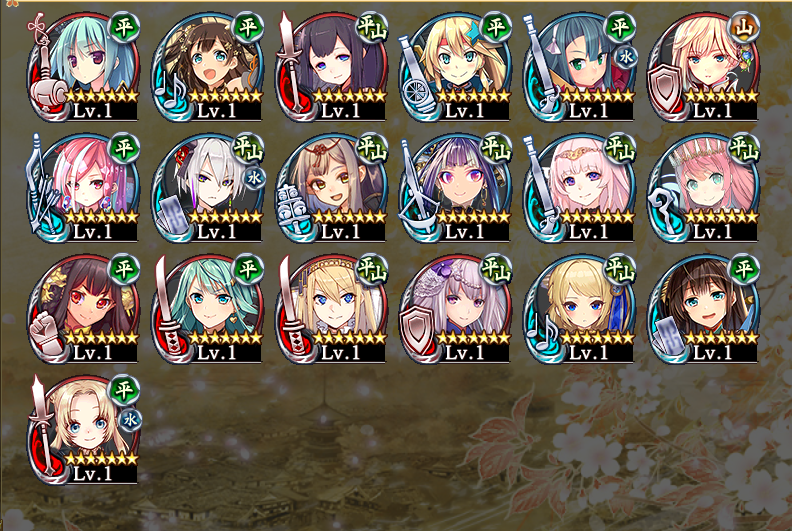This screenshot has height=531, width=792.
Task: Select the red-eyed girl with the gauntlet icon
Action: (87, 308)
